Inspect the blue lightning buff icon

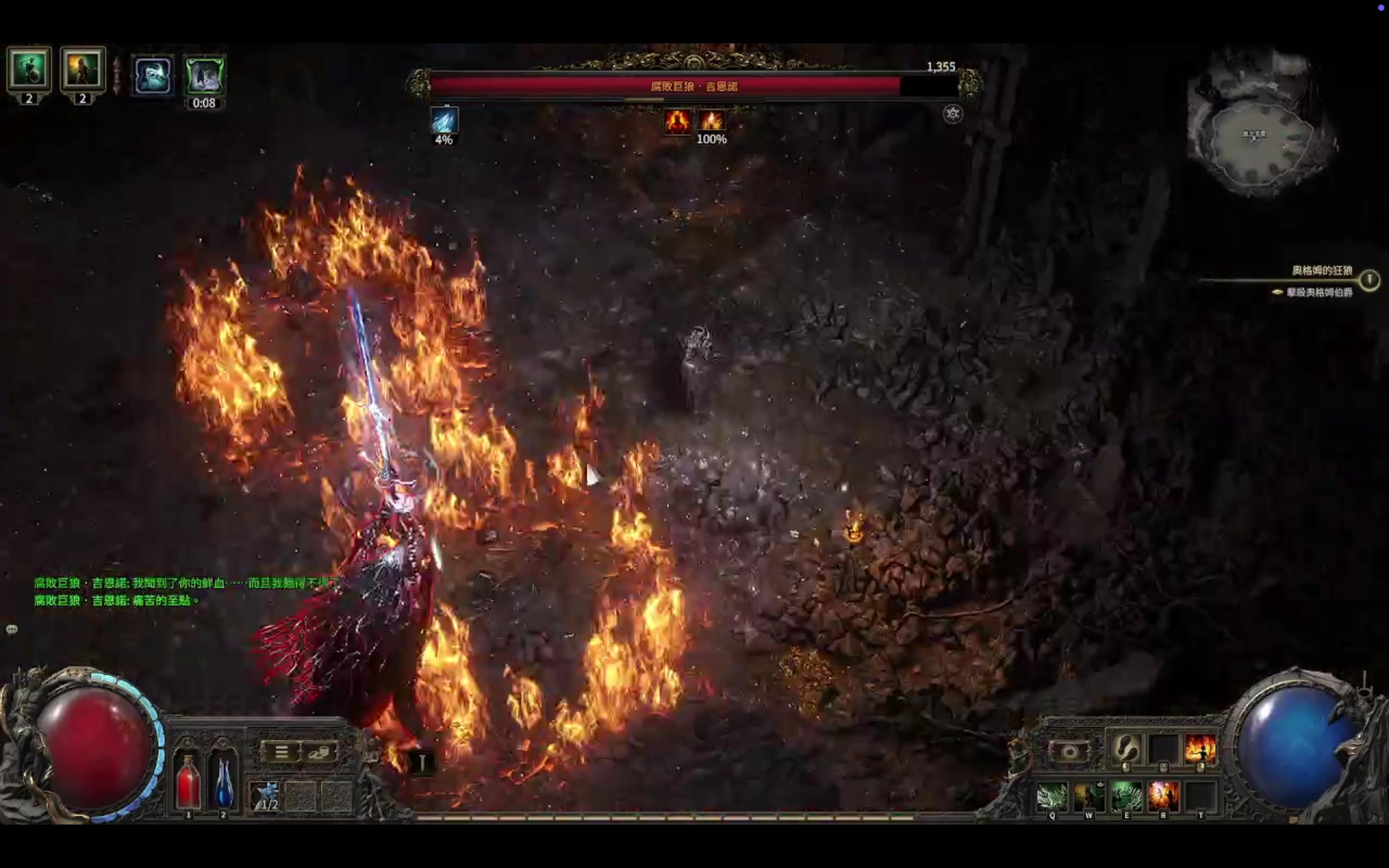click(x=153, y=75)
